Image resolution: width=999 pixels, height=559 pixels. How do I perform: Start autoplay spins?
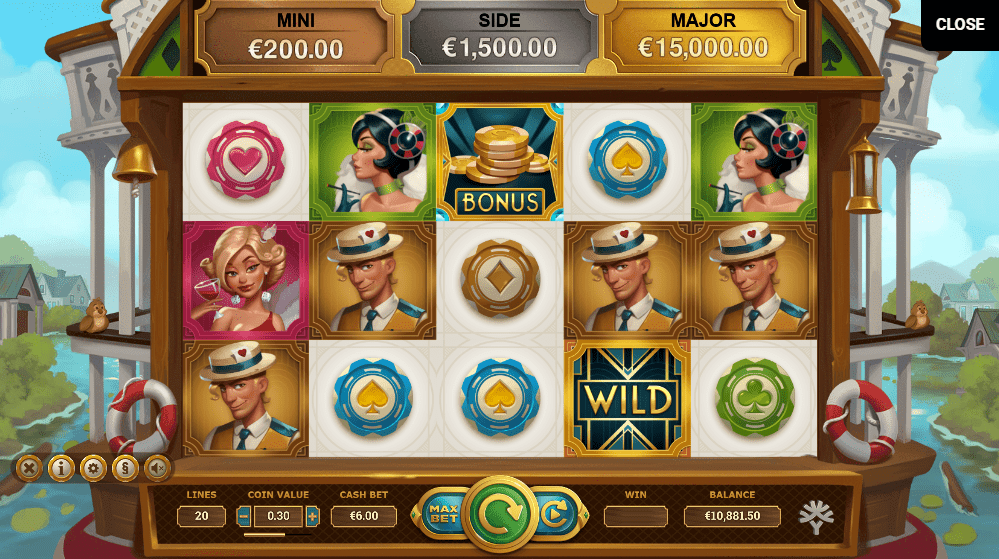552,515
